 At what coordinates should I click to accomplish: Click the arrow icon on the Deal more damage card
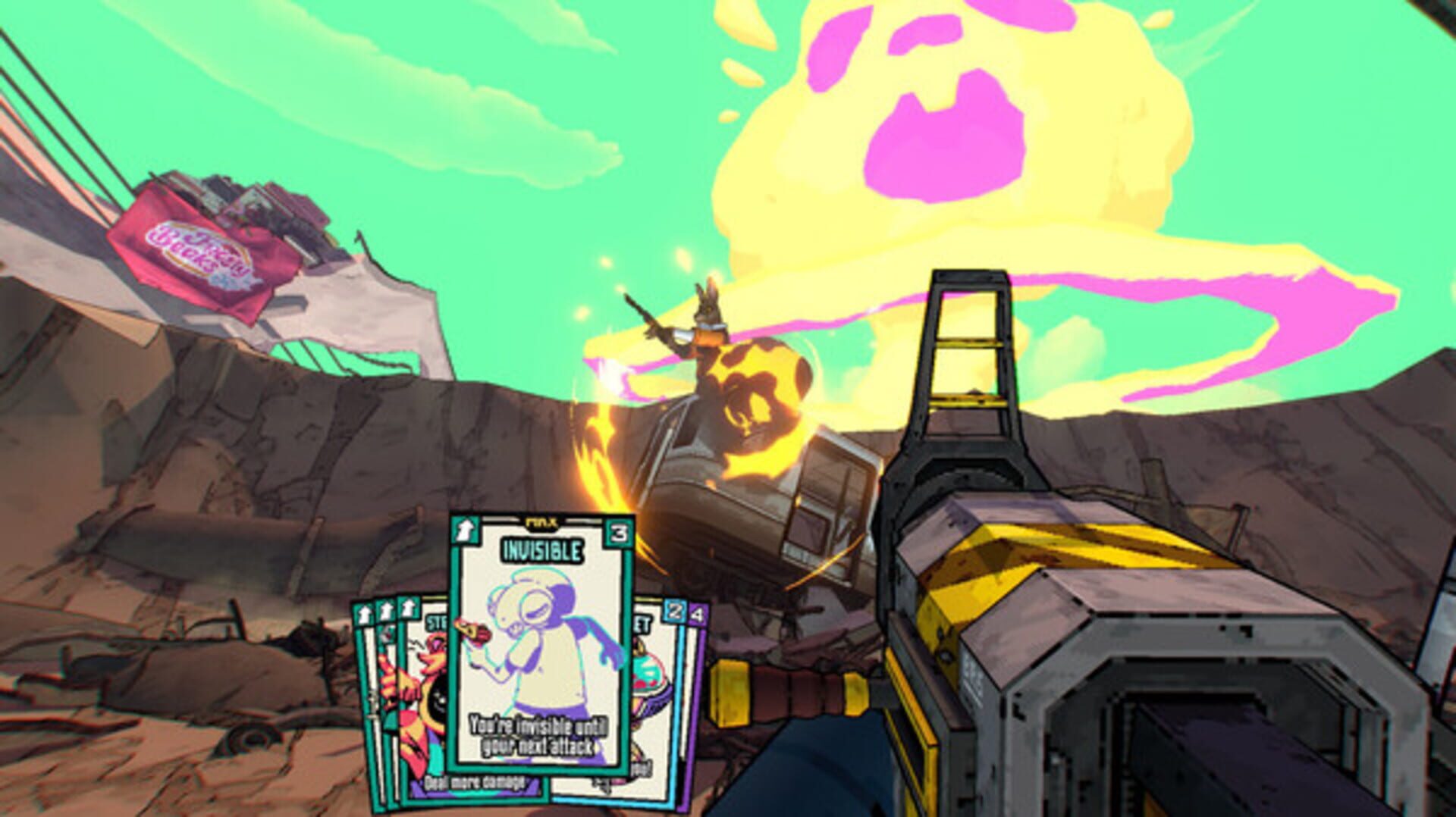[407, 606]
